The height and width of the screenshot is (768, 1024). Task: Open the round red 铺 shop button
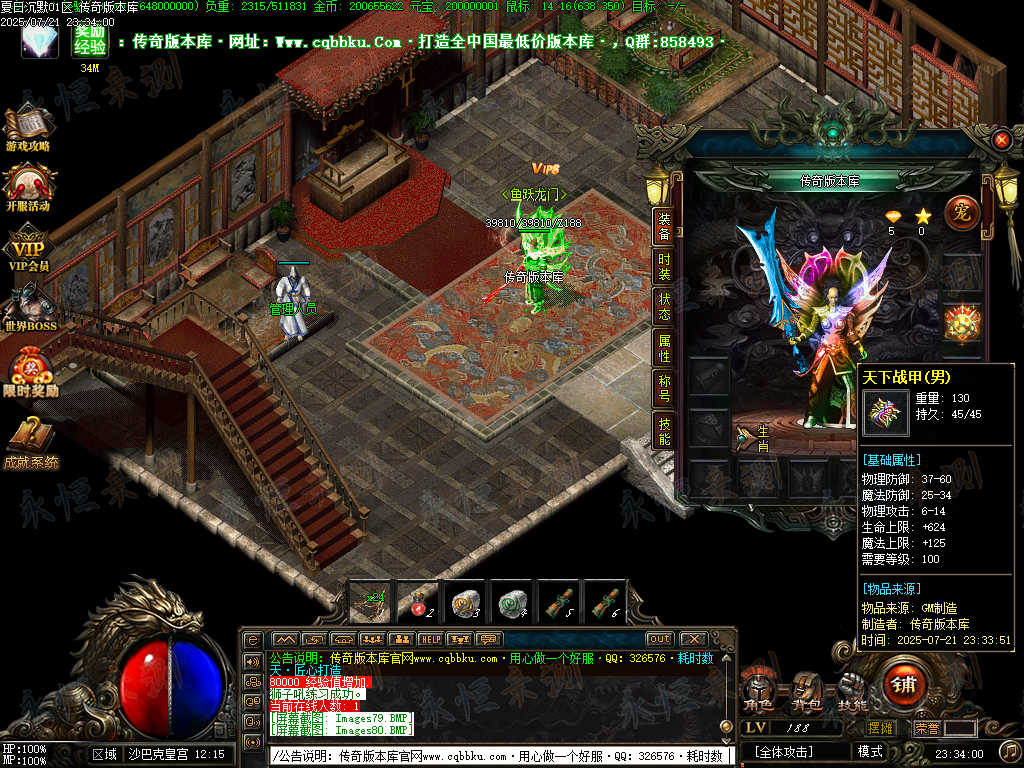[907, 685]
